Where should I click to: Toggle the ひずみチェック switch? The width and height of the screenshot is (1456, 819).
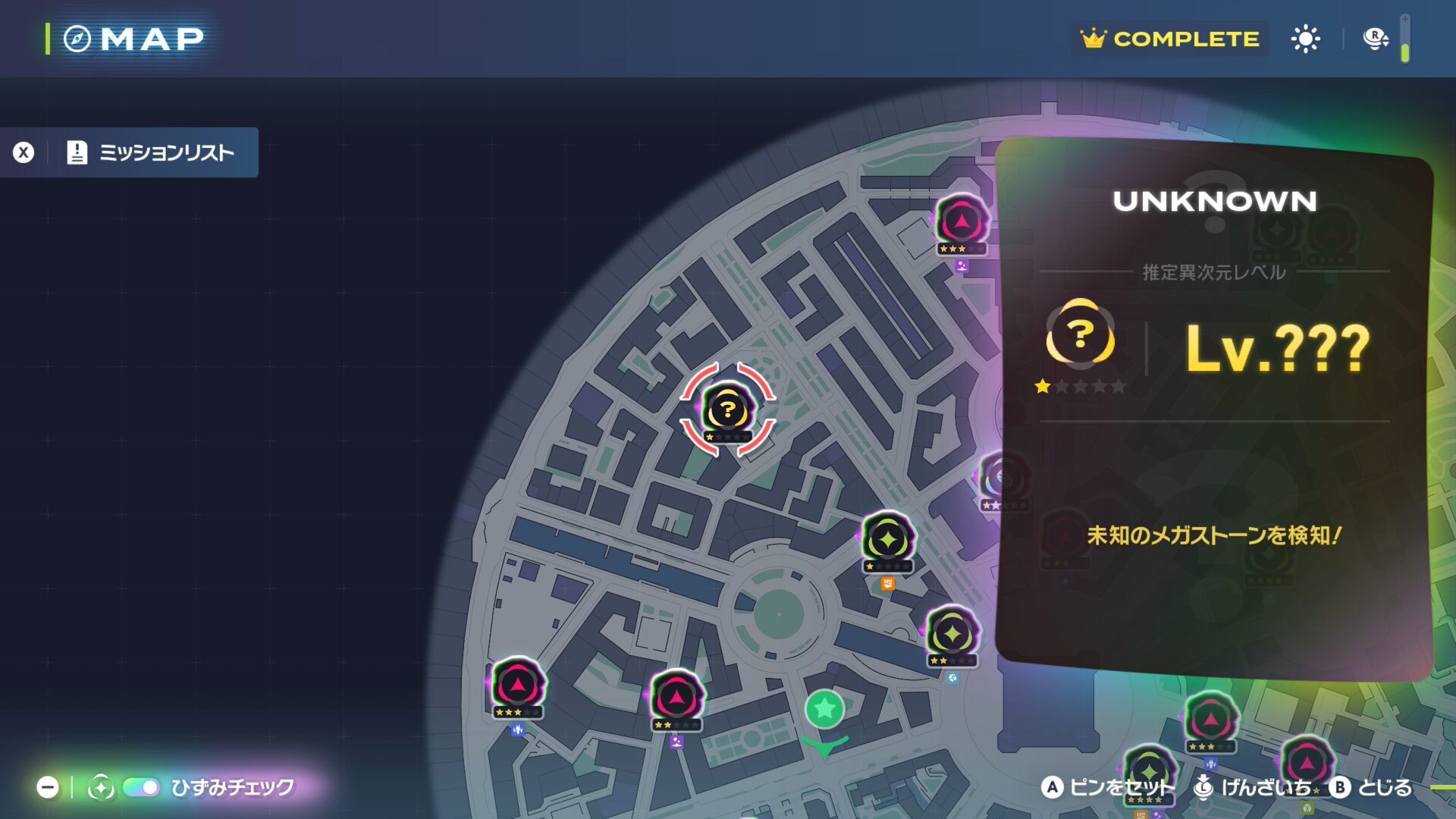point(141,787)
